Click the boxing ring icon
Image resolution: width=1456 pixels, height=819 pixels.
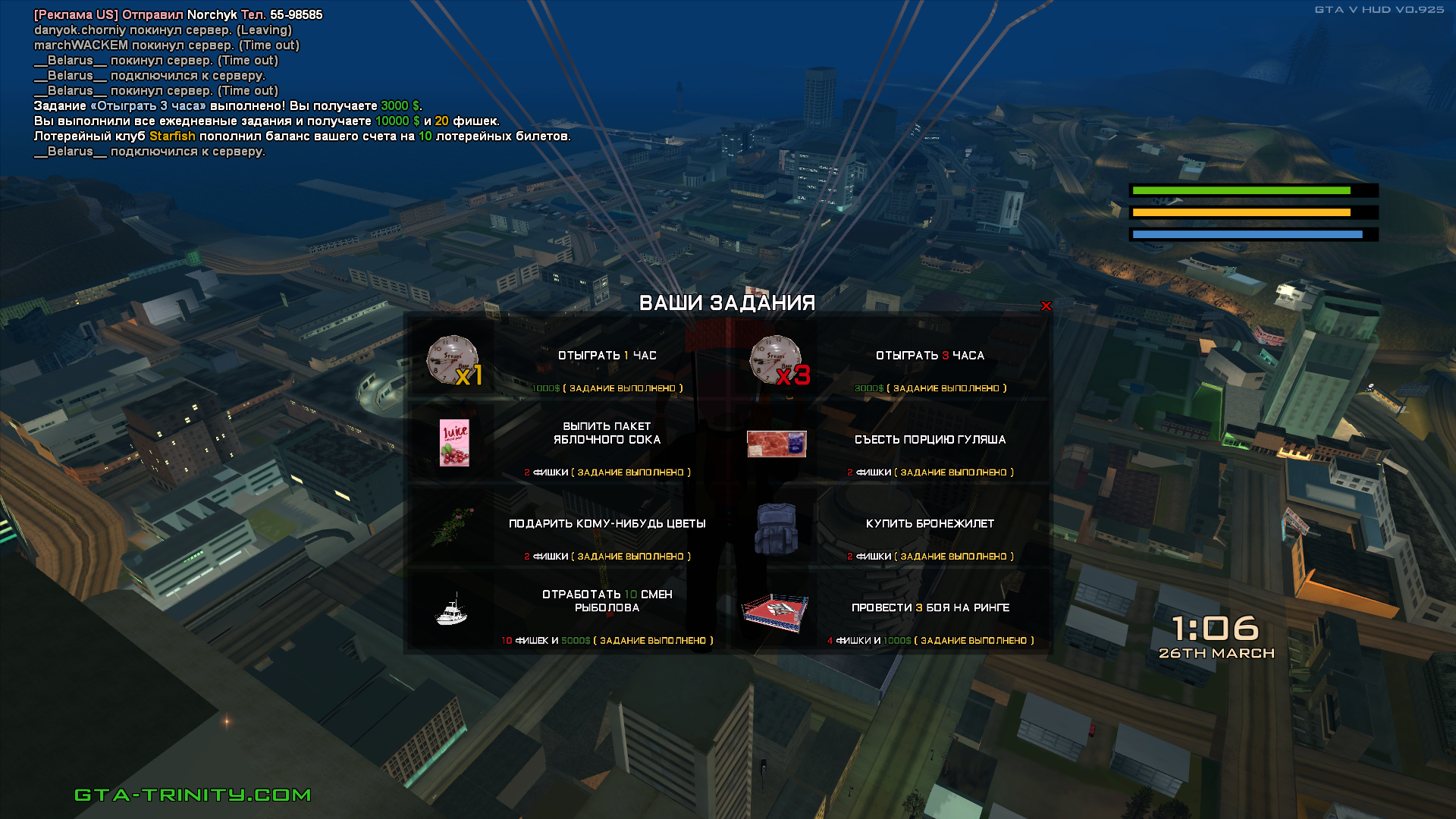(x=775, y=613)
